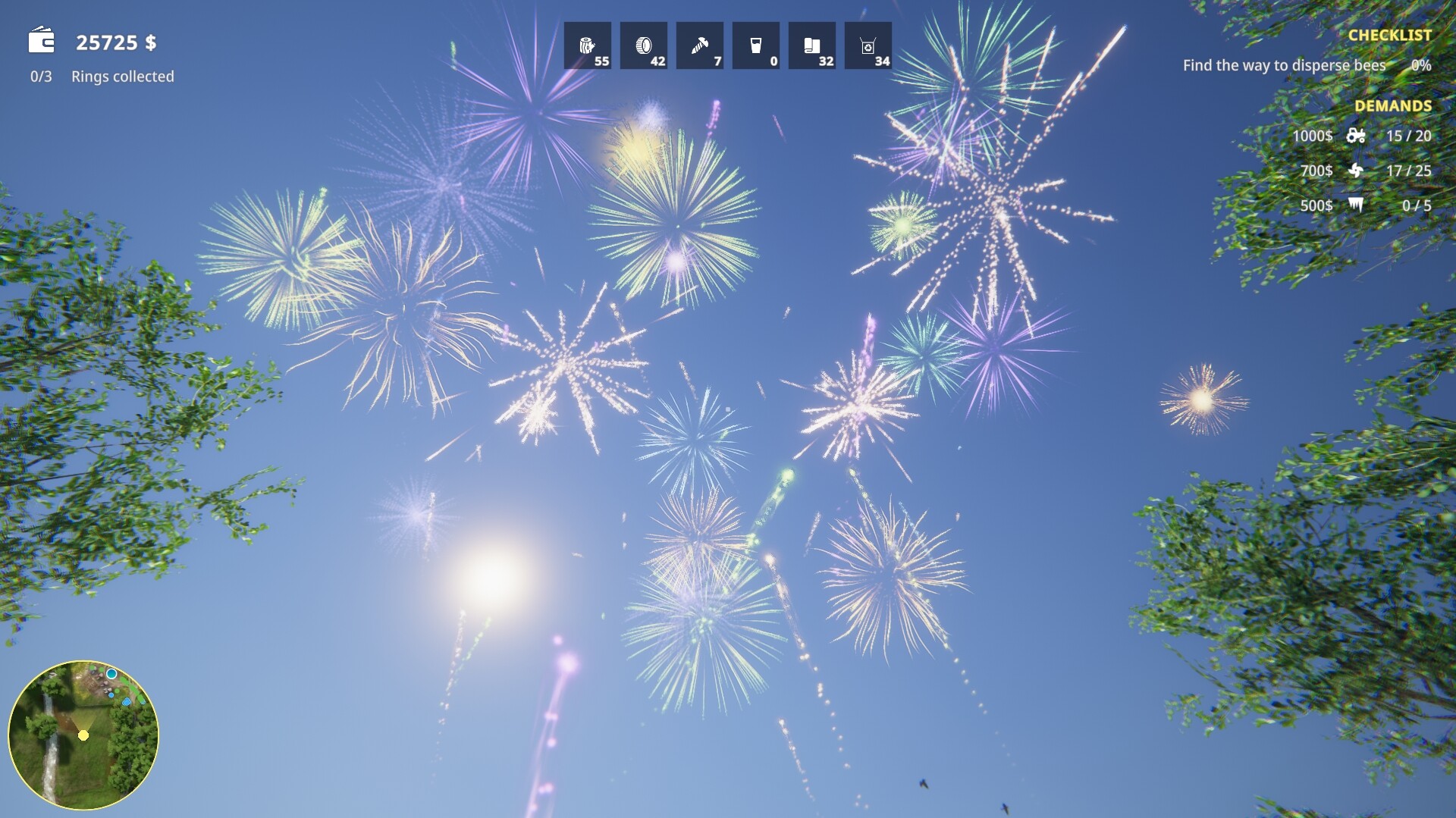The image size is (1456, 818).
Task: Select the fabric roll resource icon
Action: (812, 45)
